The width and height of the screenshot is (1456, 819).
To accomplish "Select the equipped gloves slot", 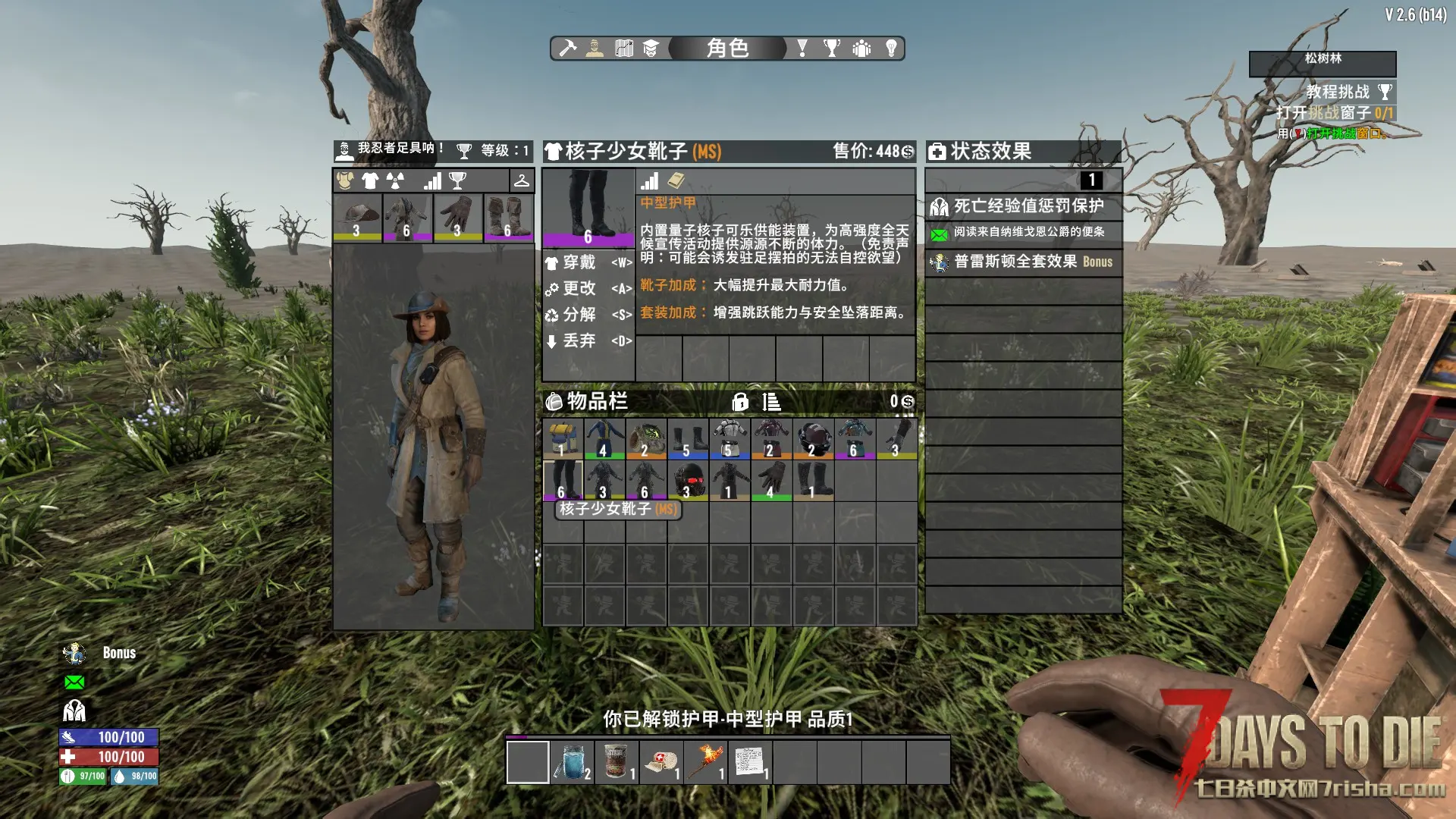I will (x=458, y=217).
